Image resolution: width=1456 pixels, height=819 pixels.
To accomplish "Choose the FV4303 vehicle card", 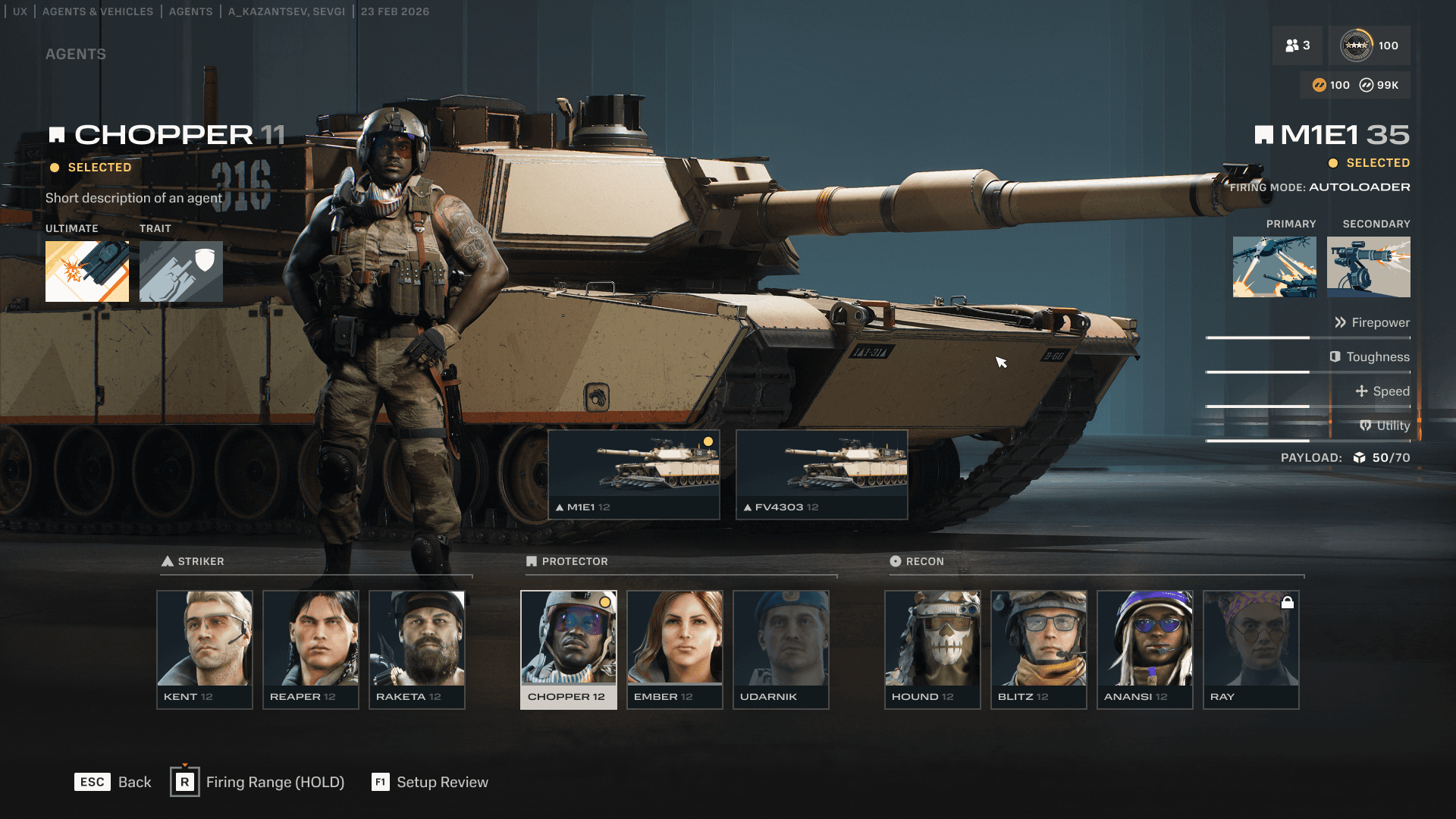I will (822, 475).
